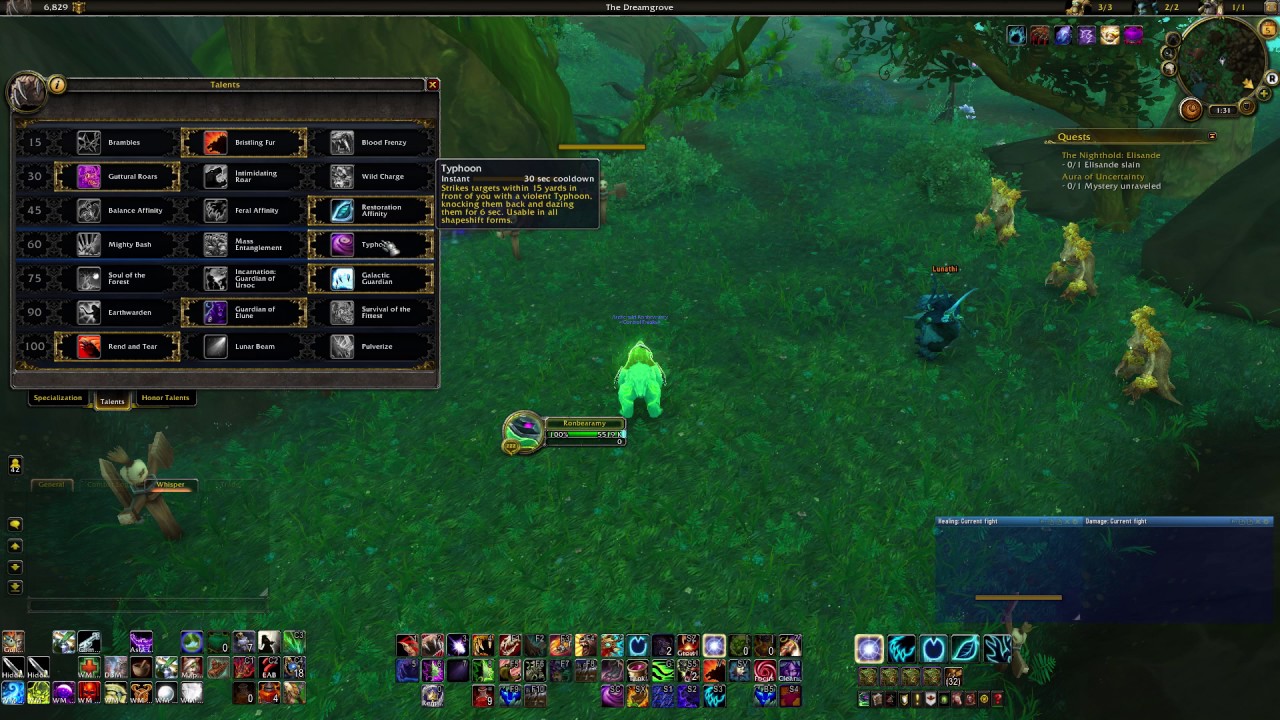1280x720 pixels.
Task: Pick the Lunar Beam talent
Action: [x=244, y=347]
